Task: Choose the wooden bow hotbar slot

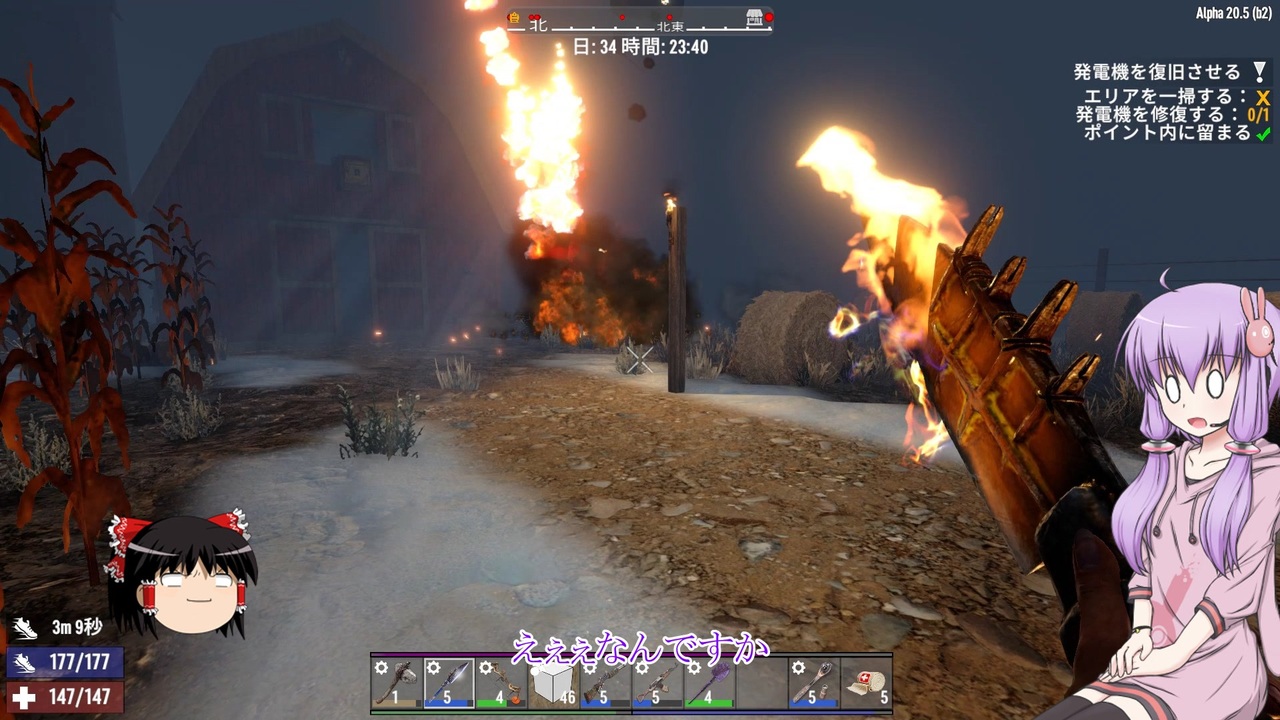Action: tap(501, 684)
